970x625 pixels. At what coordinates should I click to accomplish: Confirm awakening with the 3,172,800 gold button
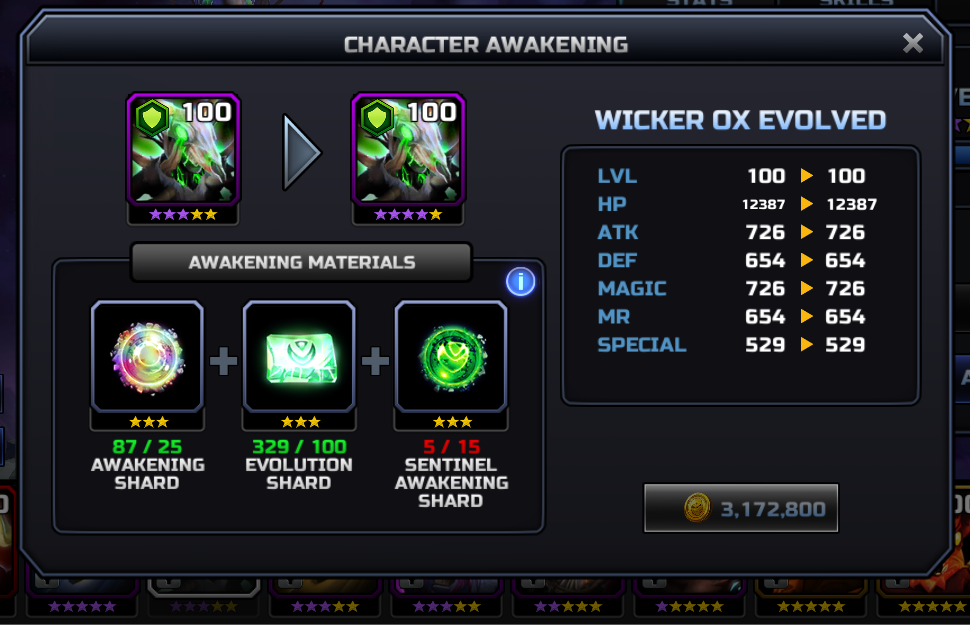click(740, 509)
